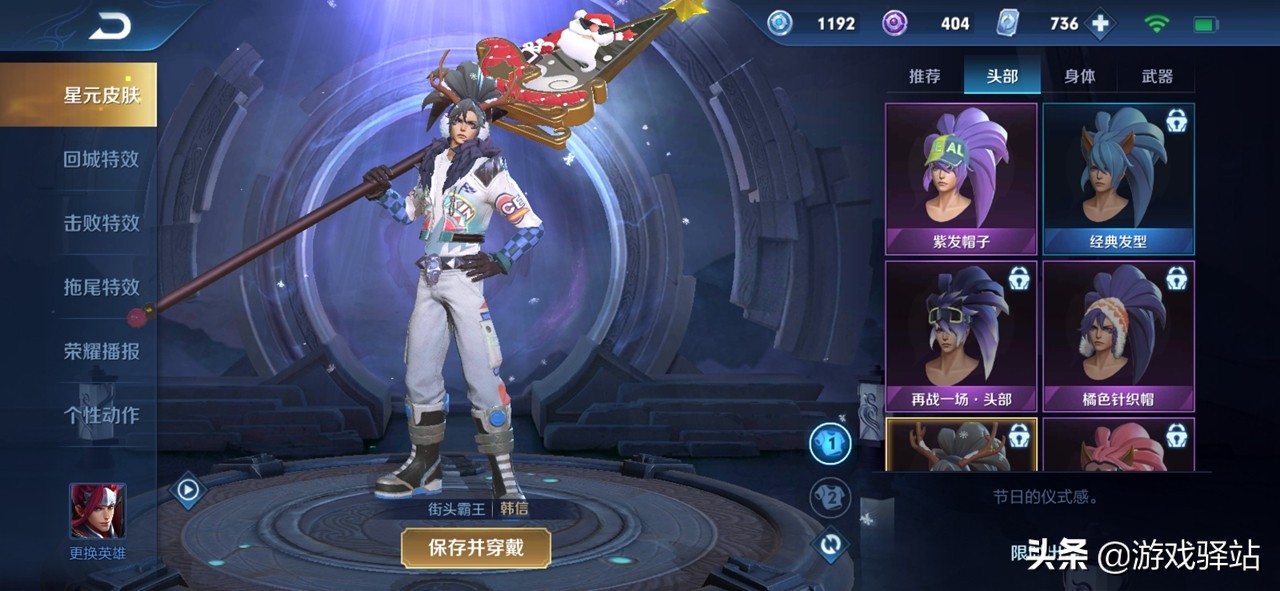The image size is (1280, 591).
Task: Select the 星元皮肤 menu entry
Action: (101, 95)
